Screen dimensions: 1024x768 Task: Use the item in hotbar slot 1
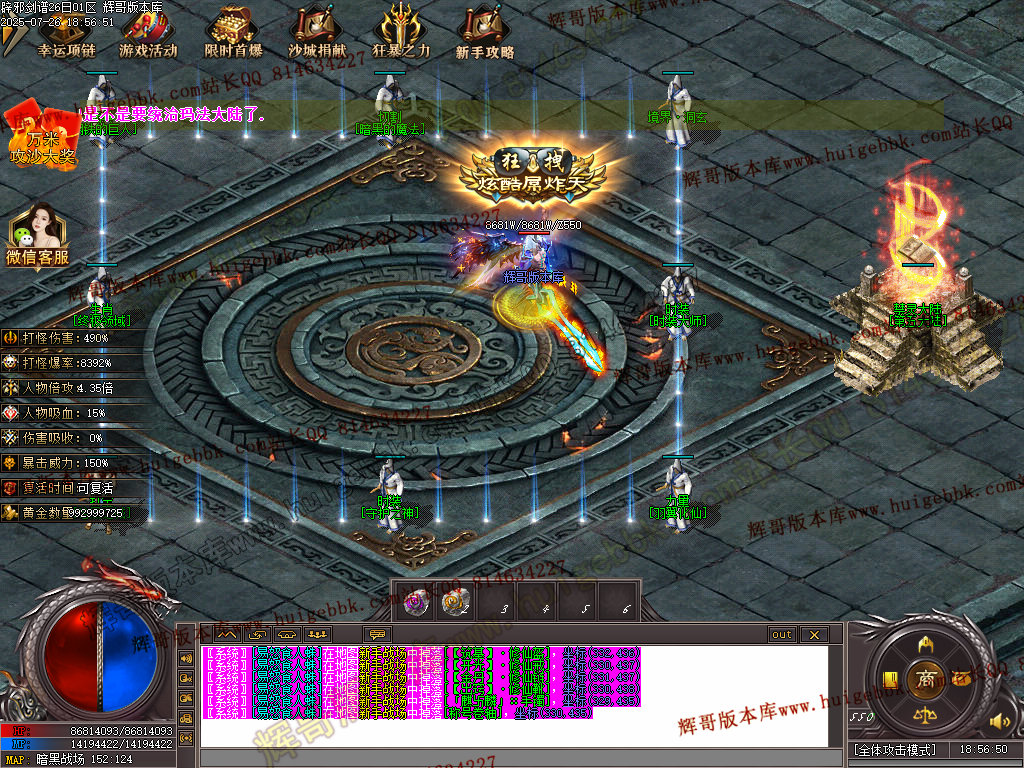pyautogui.click(x=415, y=602)
